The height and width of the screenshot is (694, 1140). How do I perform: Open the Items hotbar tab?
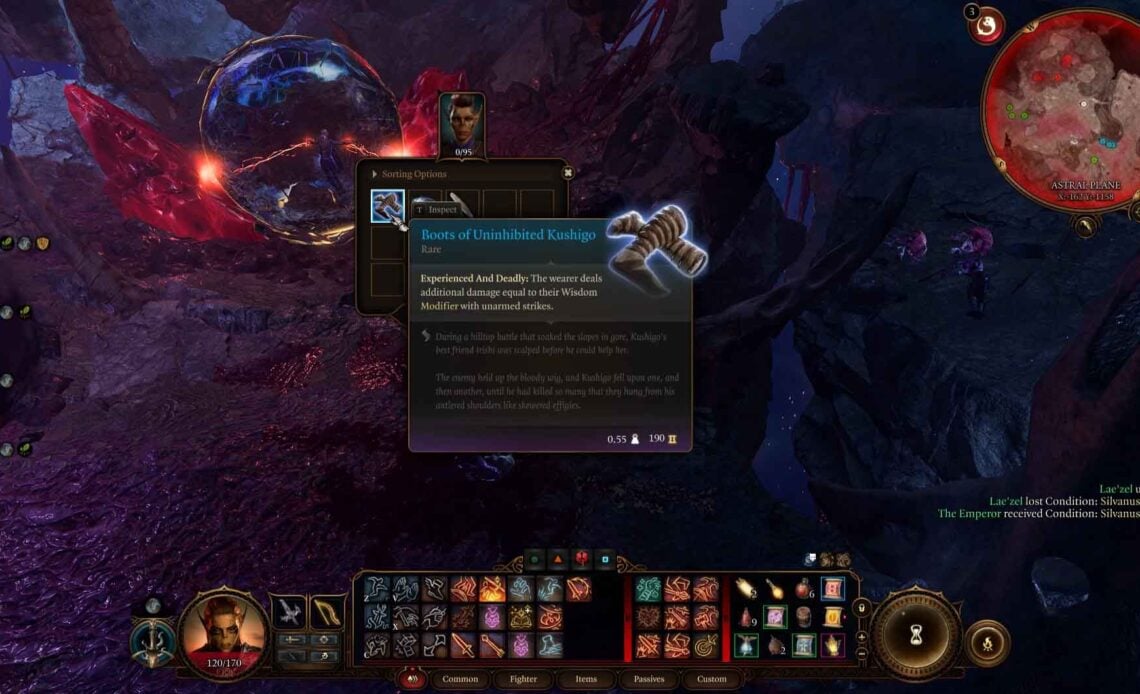(586, 679)
